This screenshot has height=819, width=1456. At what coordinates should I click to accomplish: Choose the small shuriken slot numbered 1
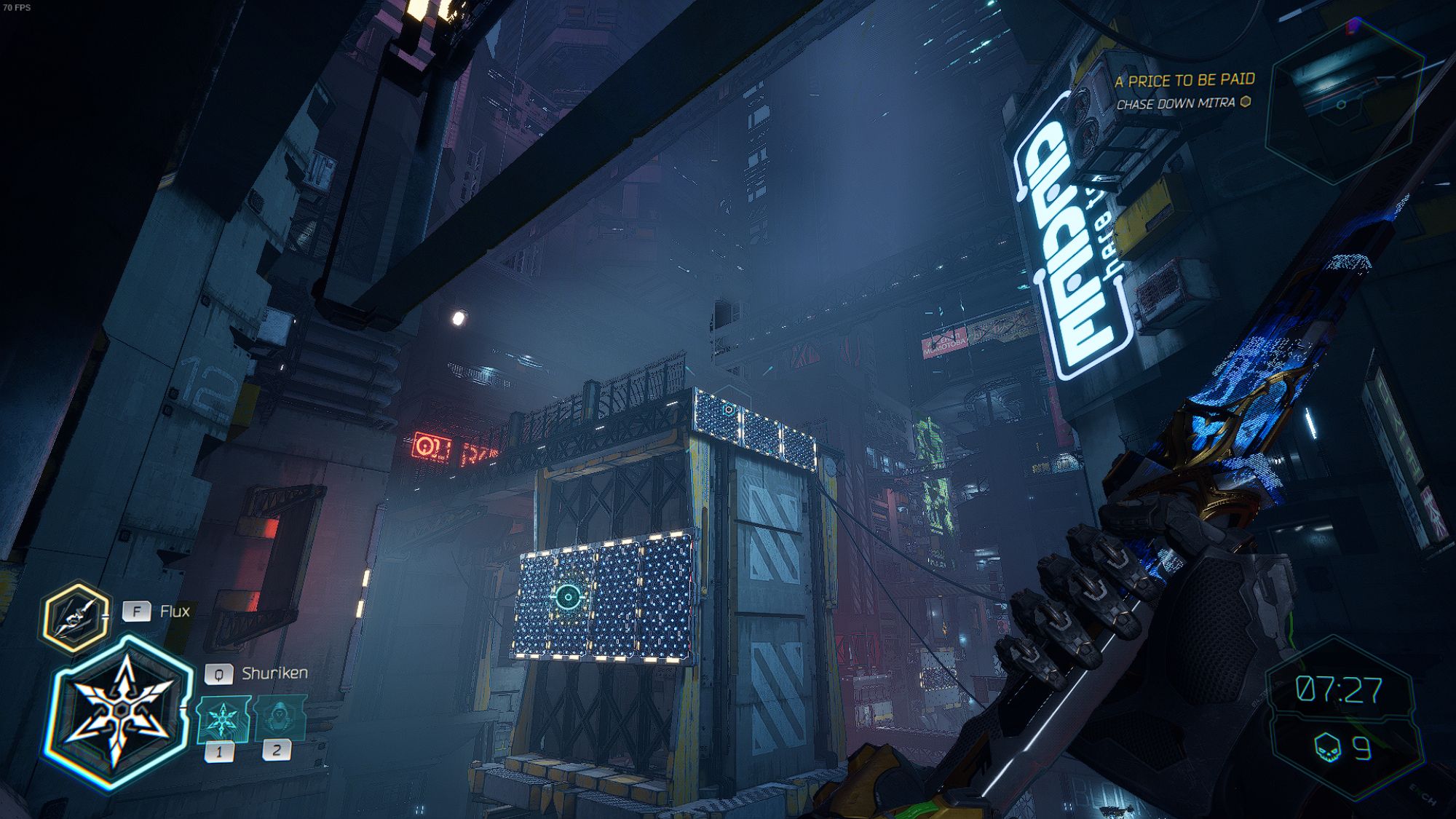tap(223, 719)
